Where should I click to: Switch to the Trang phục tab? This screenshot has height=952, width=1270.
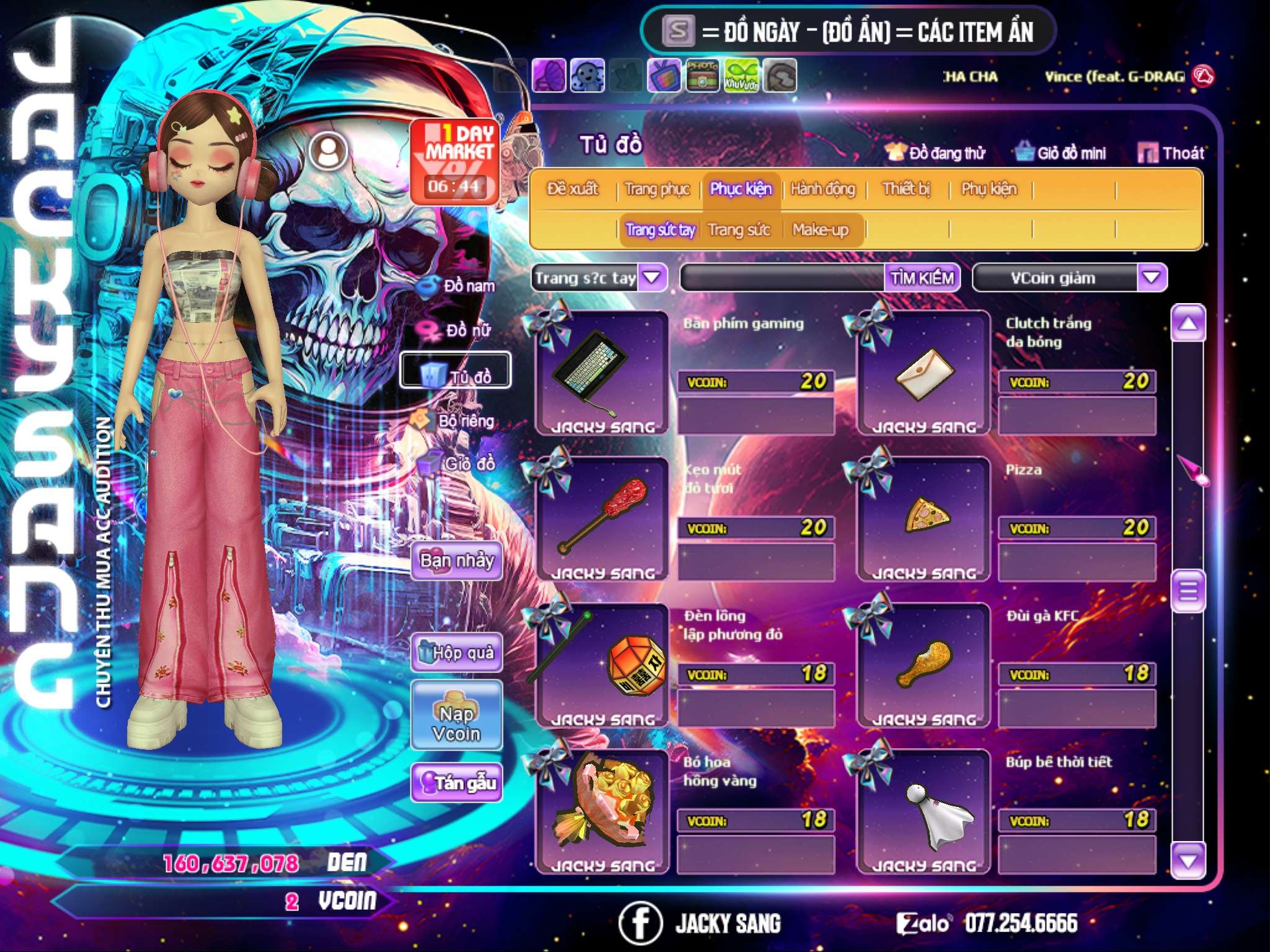point(657,189)
